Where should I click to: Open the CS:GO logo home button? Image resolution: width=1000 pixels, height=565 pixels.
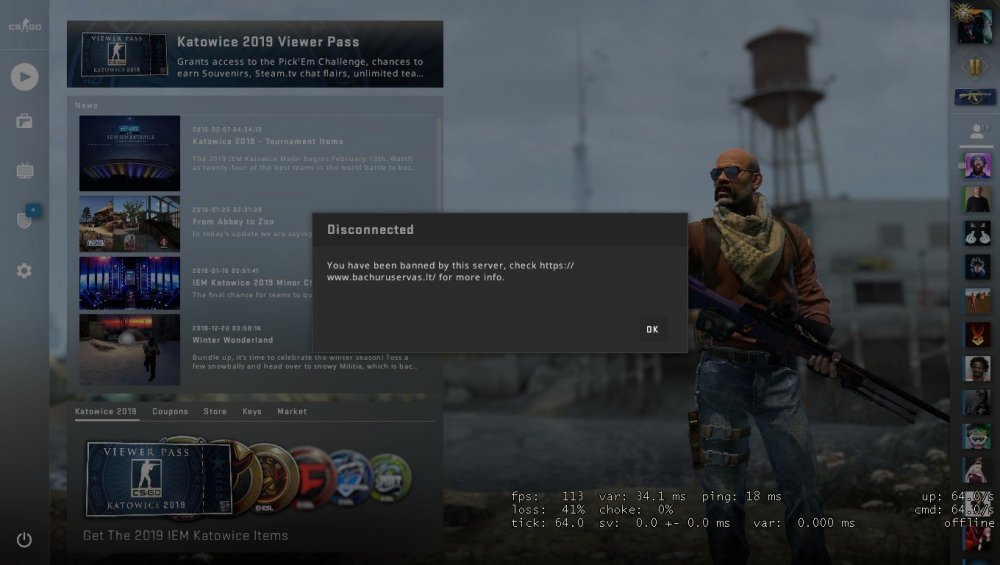coord(24,25)
